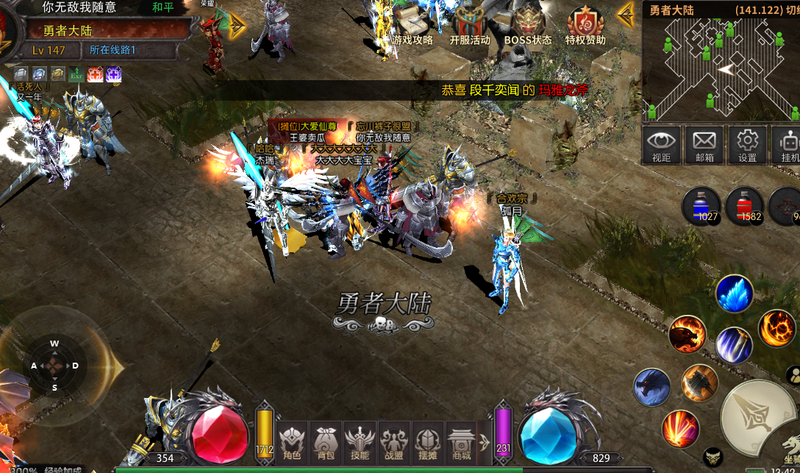Toggle the 挂机 auto-battle robot button
Viewport: 800px width, 473px height.
pos(787,145)
